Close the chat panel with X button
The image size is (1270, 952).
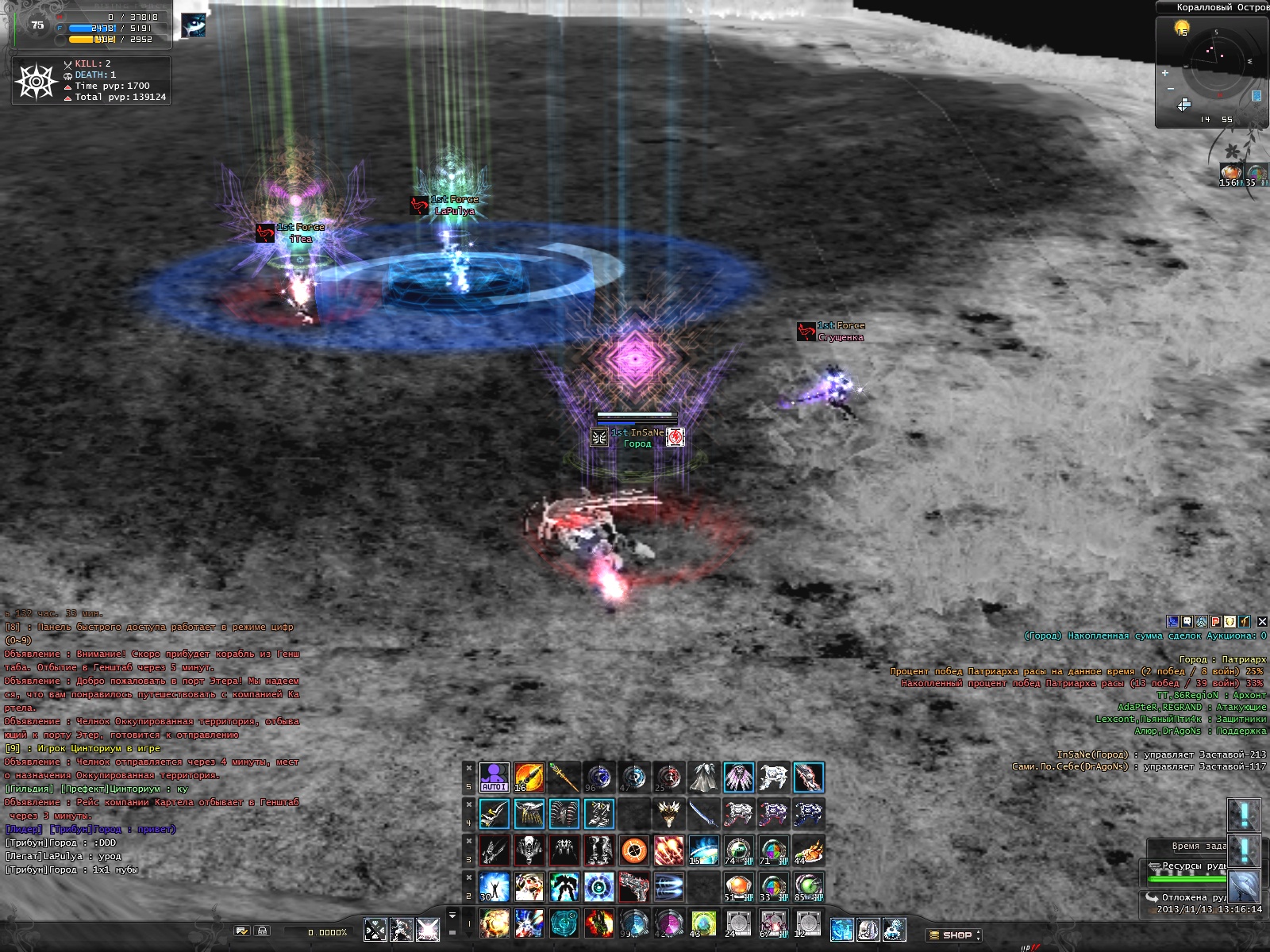(x=1262, y=621)
